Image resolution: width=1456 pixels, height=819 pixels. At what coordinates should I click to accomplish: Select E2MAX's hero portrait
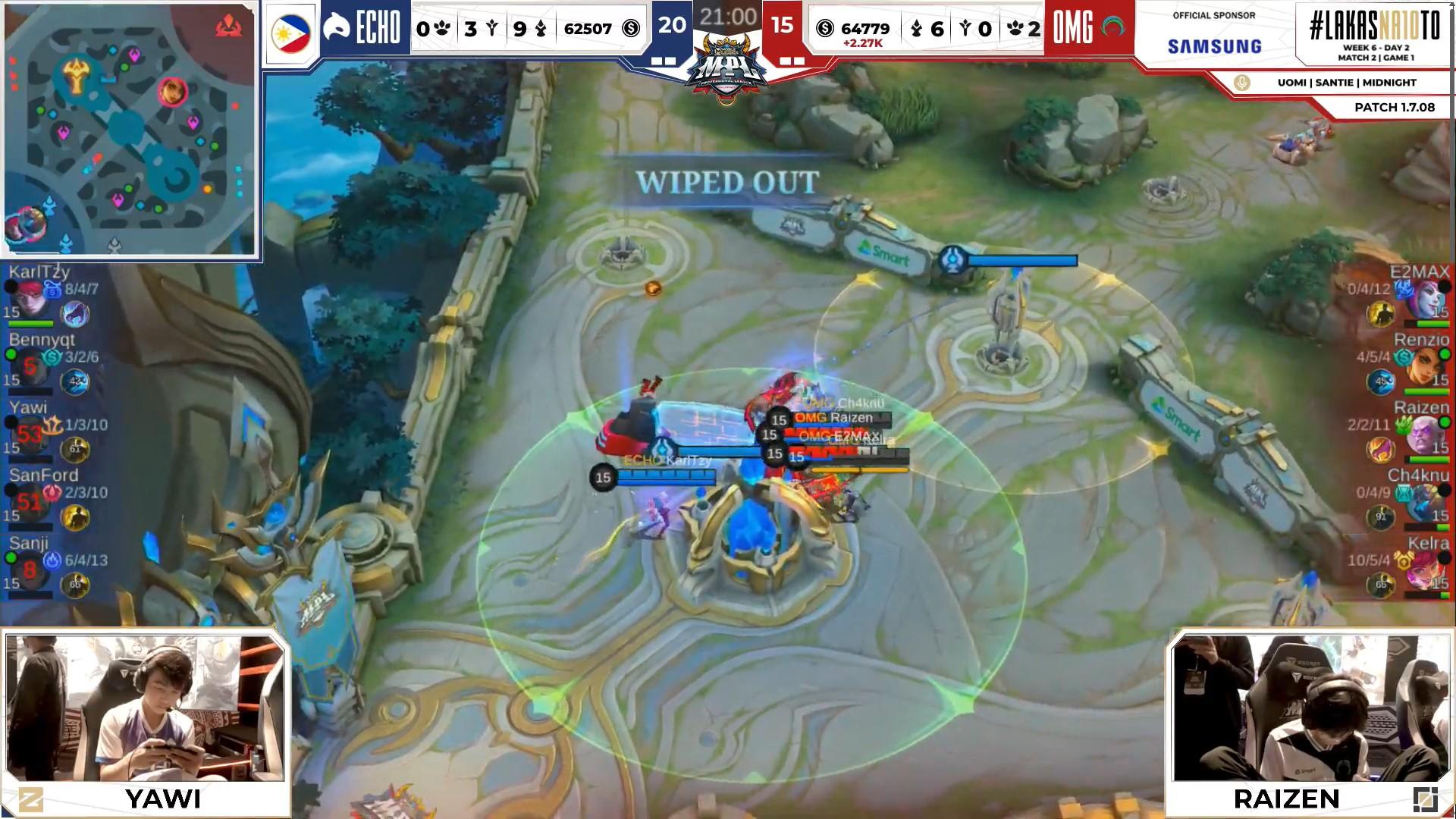(1426, 302)
